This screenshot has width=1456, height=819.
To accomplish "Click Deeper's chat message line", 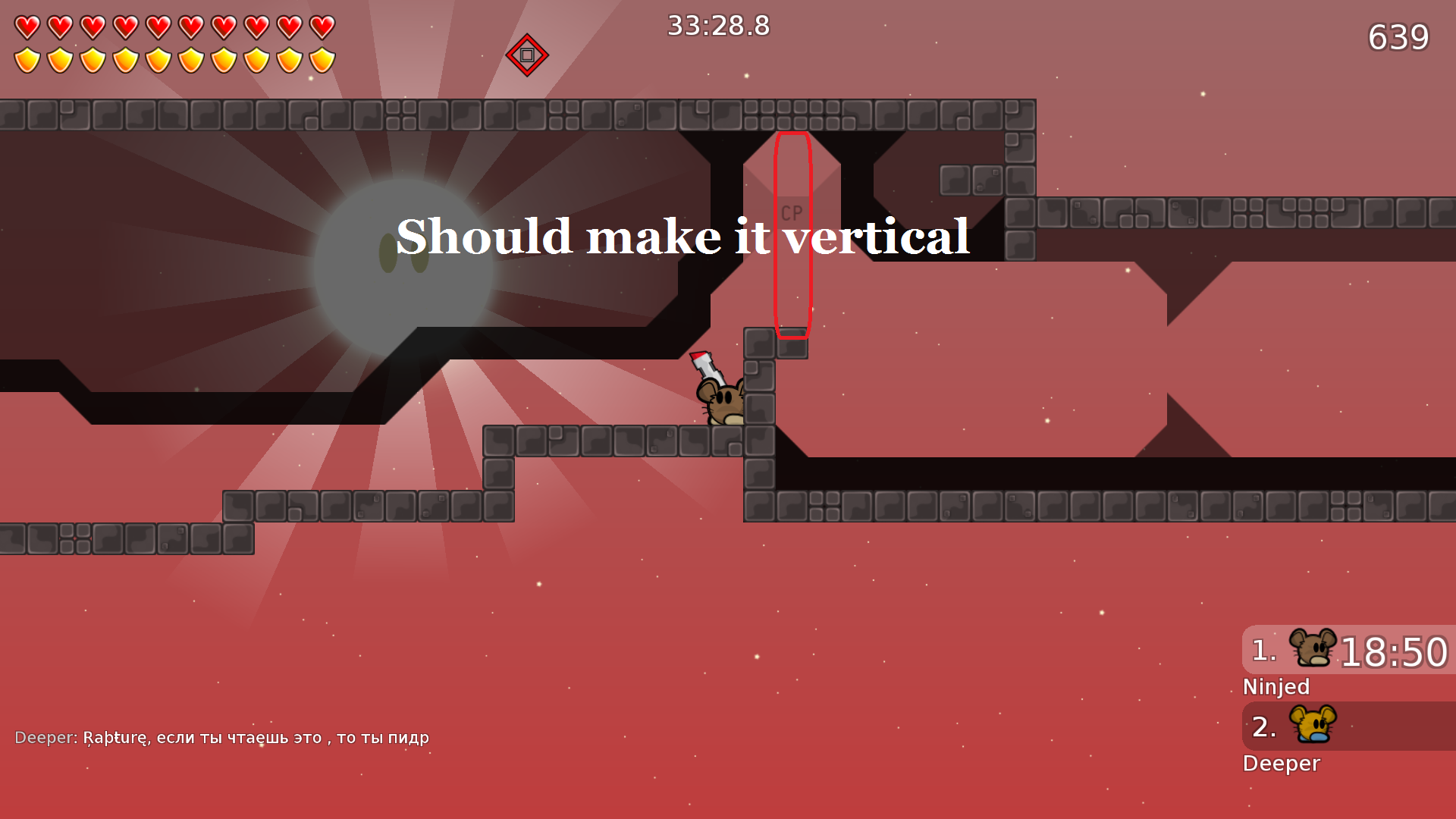I will click(221, 738).
